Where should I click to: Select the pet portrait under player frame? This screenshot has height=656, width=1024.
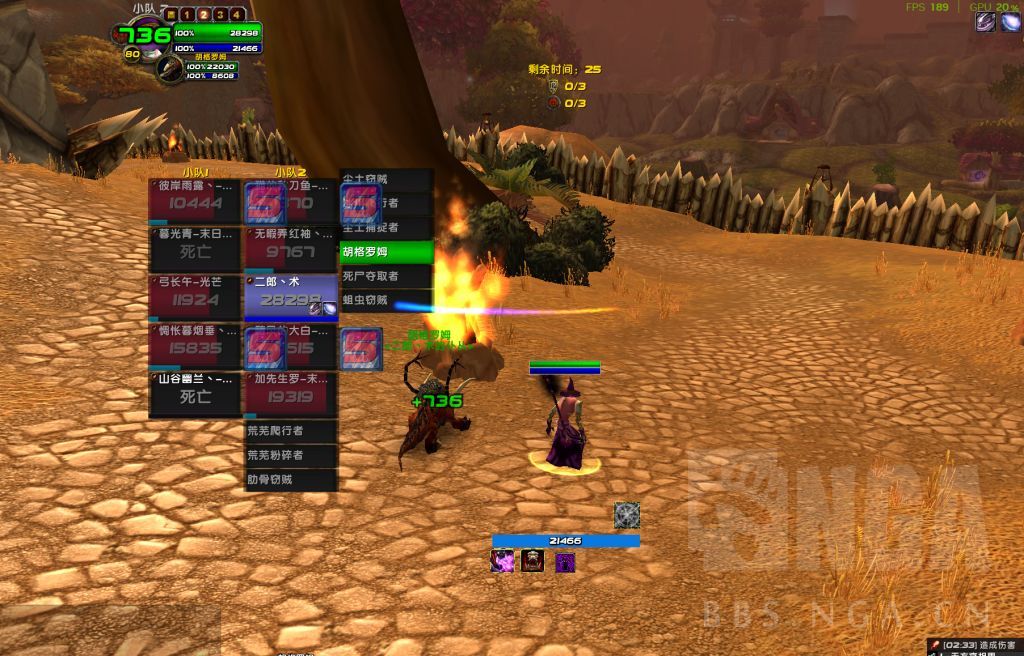tap(170, 69)
